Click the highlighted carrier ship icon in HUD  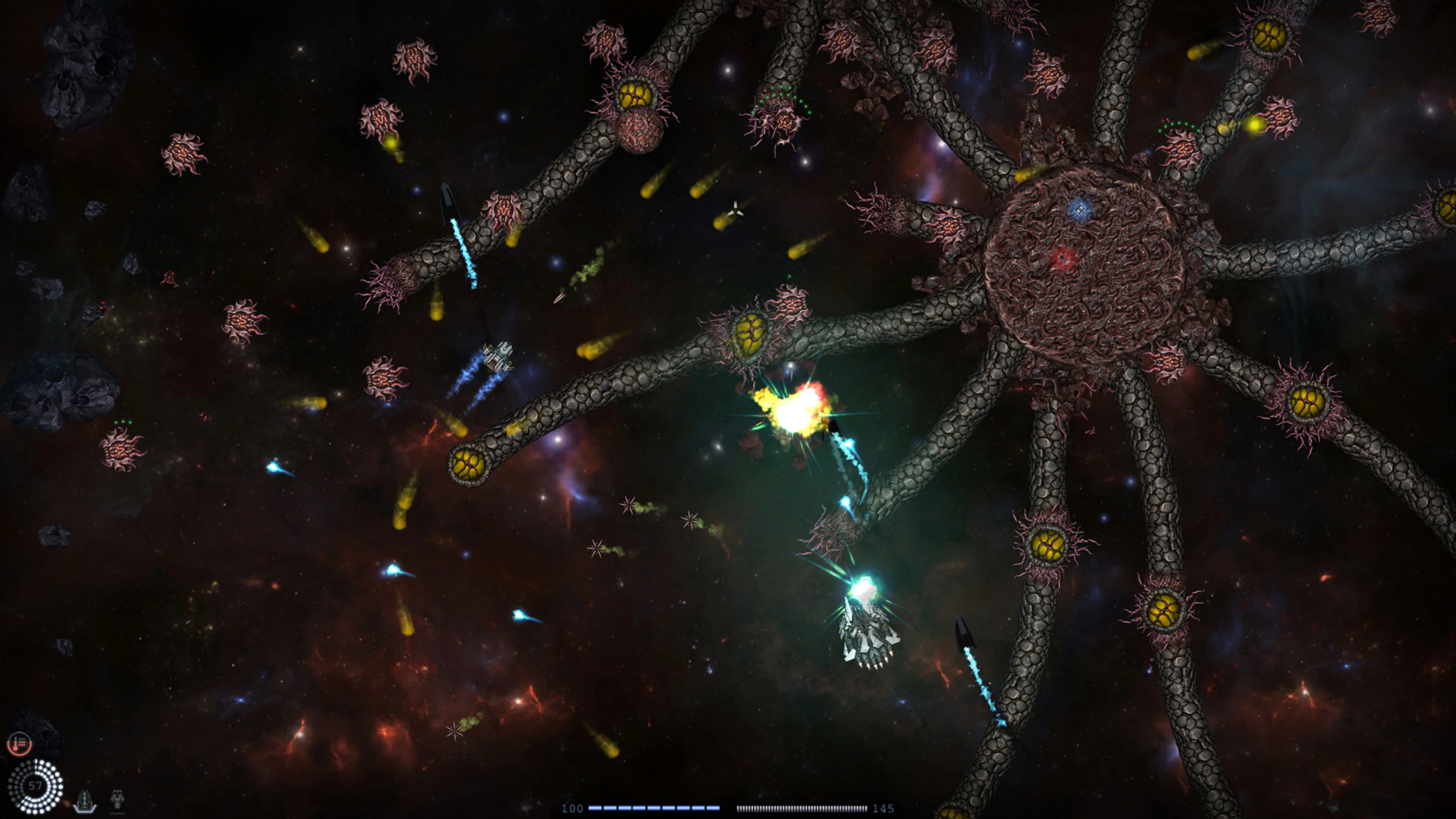pyautogui.click(x=85, y=799)
